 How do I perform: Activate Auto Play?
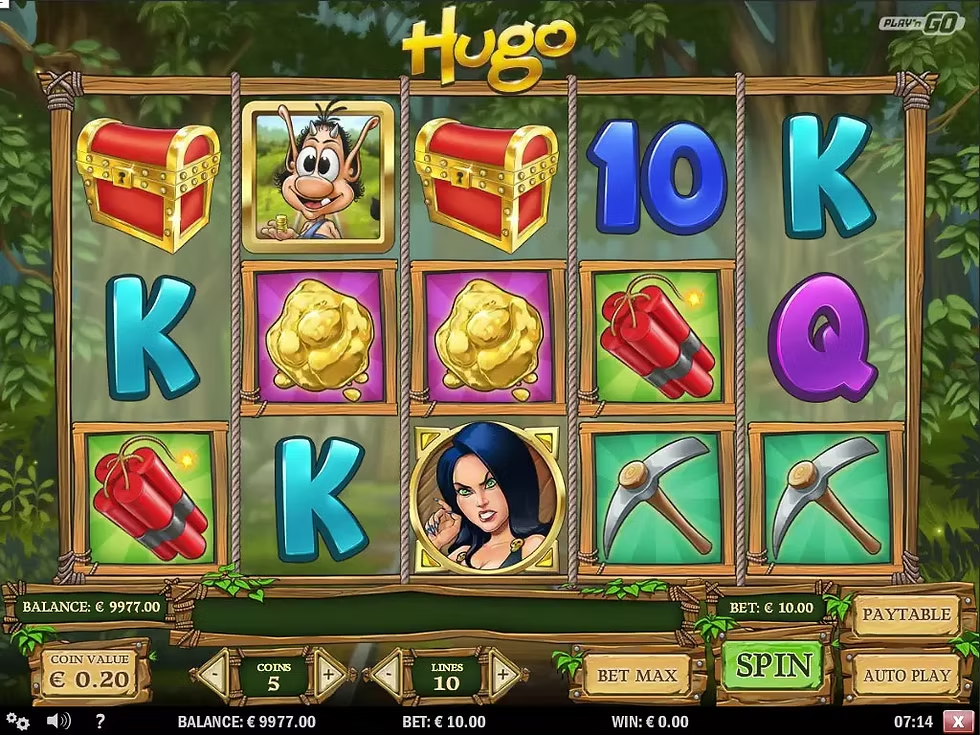point(906,675)
